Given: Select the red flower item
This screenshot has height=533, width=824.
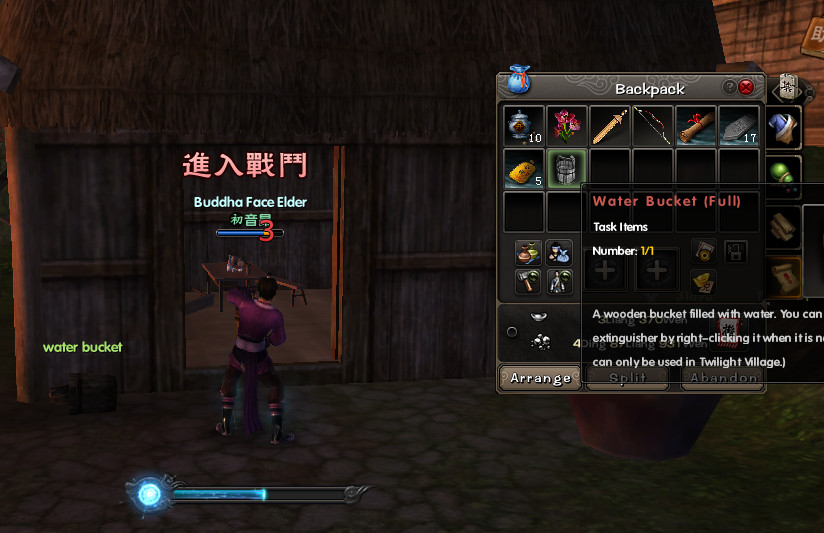Looking at the screenshot, I should click(567, 127).
